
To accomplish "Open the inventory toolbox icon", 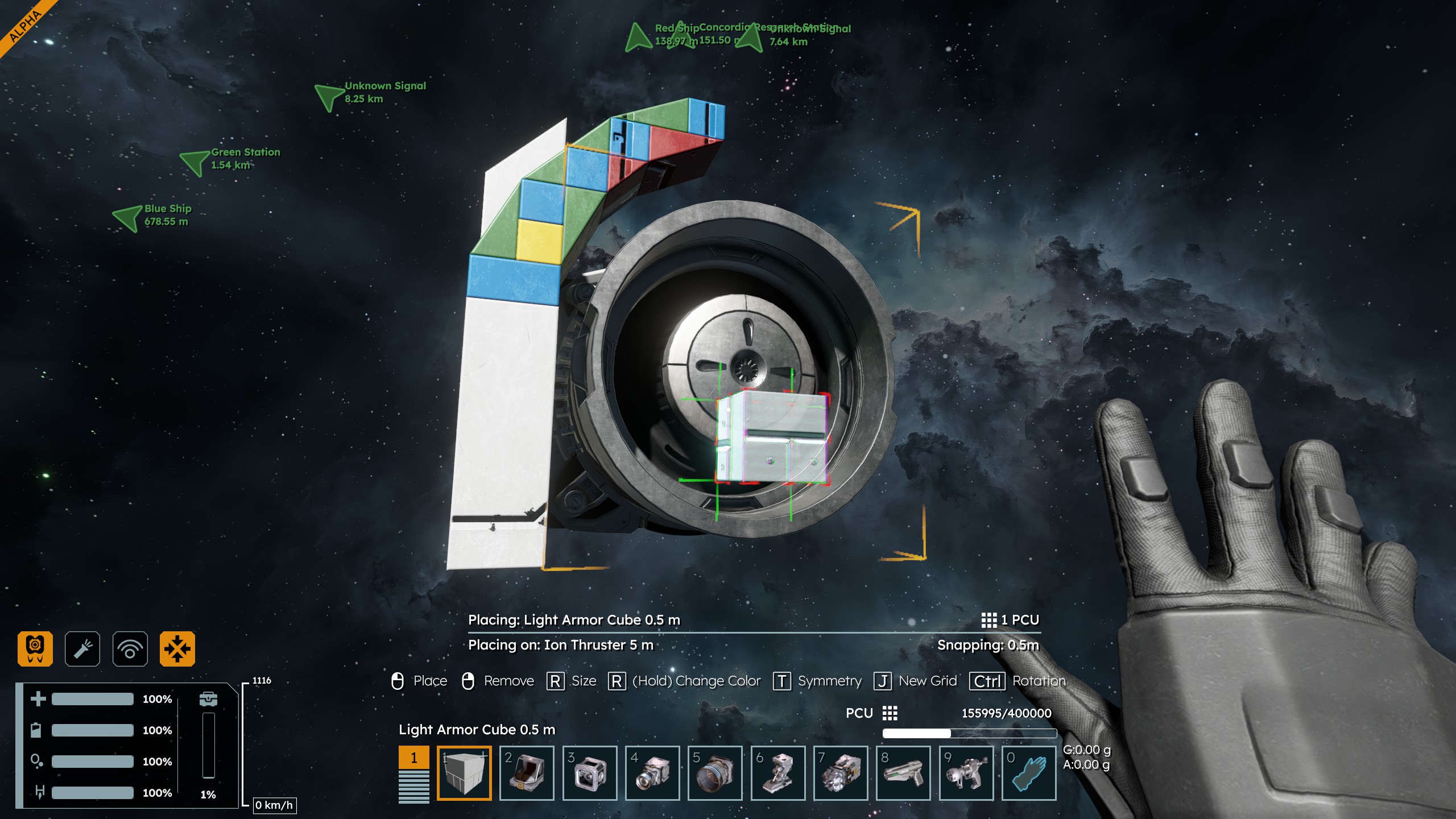I will pos(208,698).
